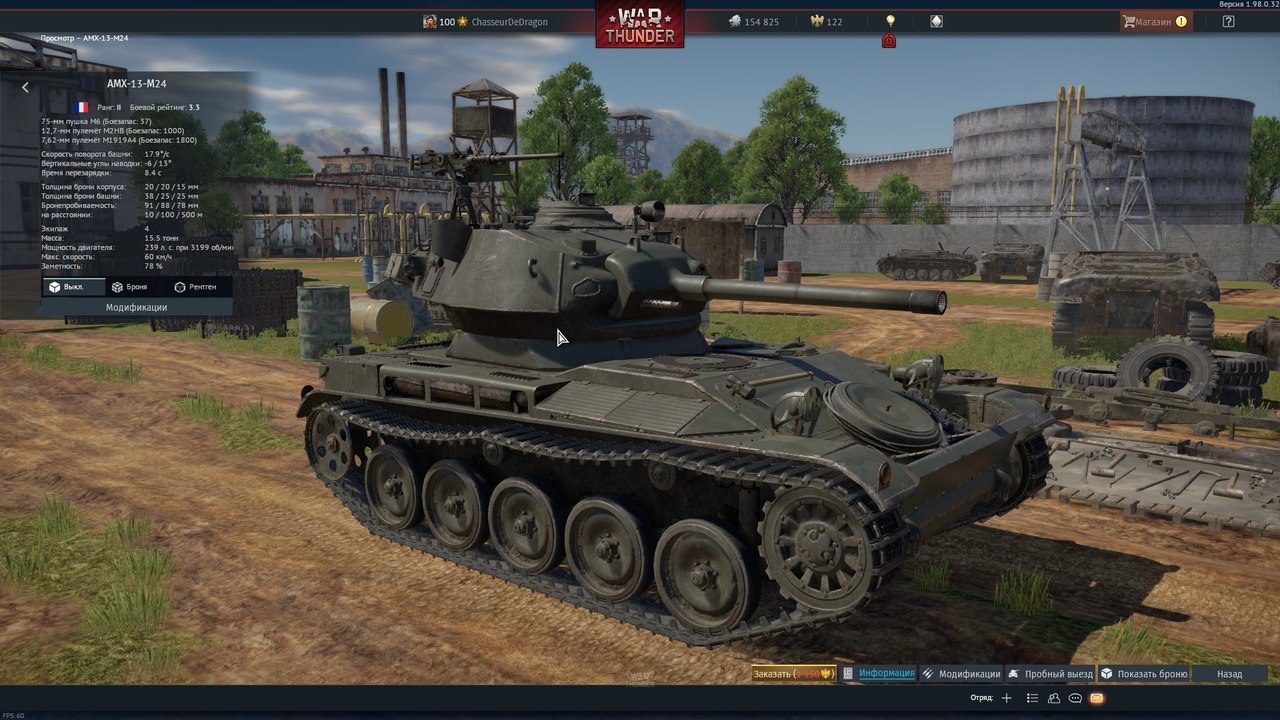The height and width of the screenshot is (720, 1280).
Task: Click the light bulb icon in top bar
Action: 890,21
